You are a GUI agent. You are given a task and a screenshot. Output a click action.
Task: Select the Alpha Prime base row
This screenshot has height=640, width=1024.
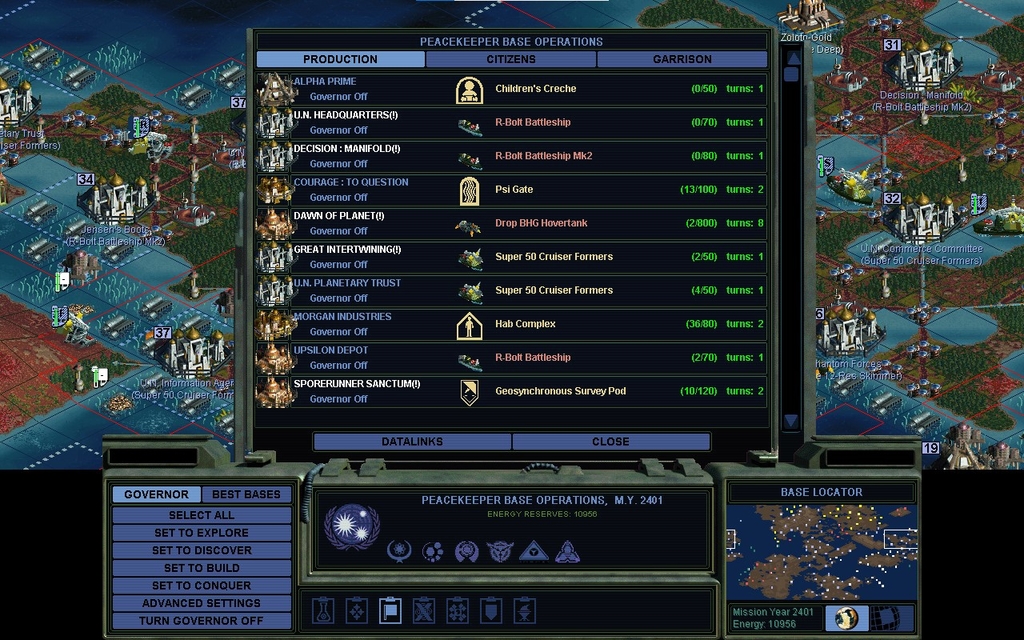point(511,89)
